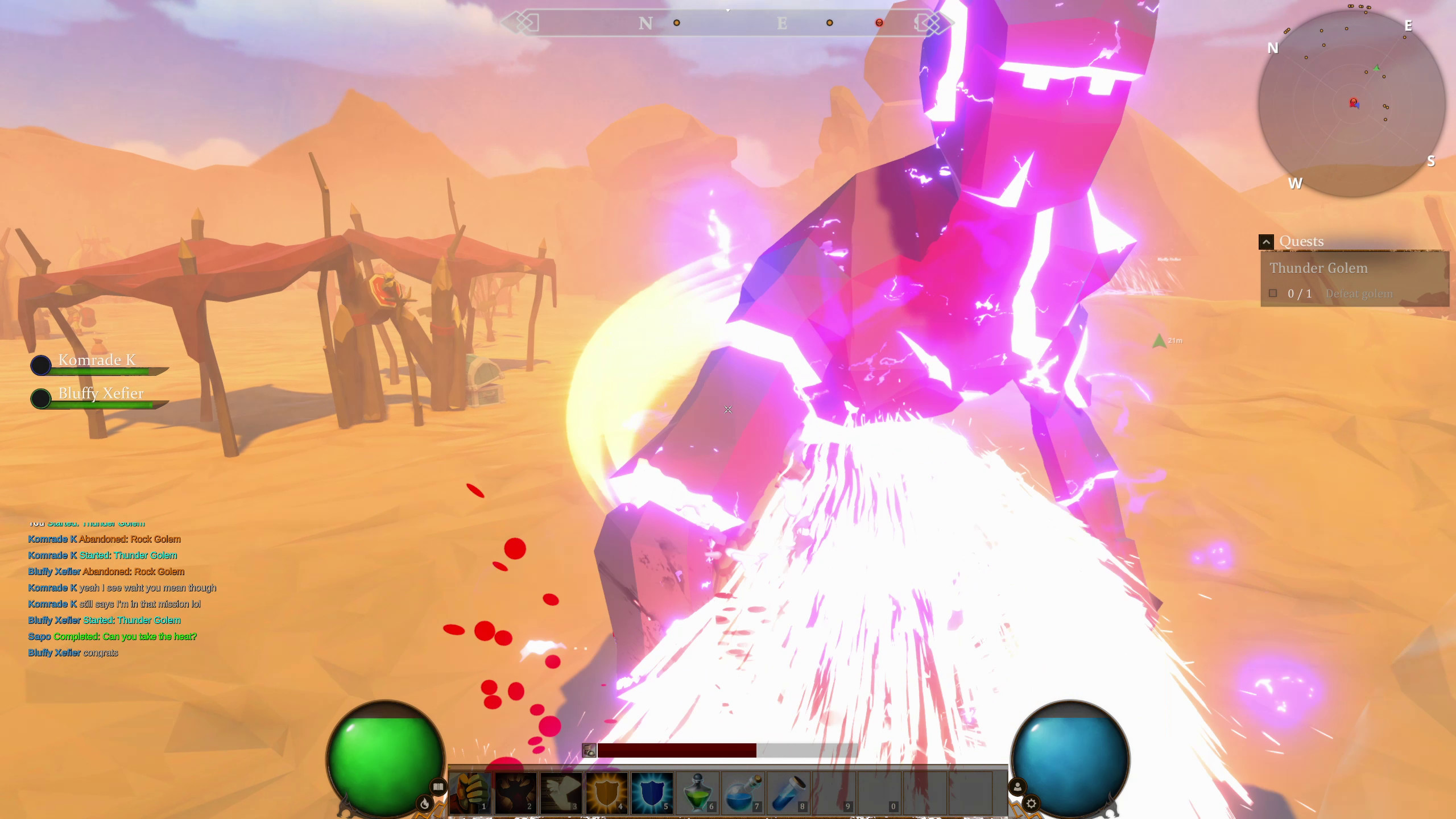Collapse the Quests panel with the chevron

tap(1267, 242)
